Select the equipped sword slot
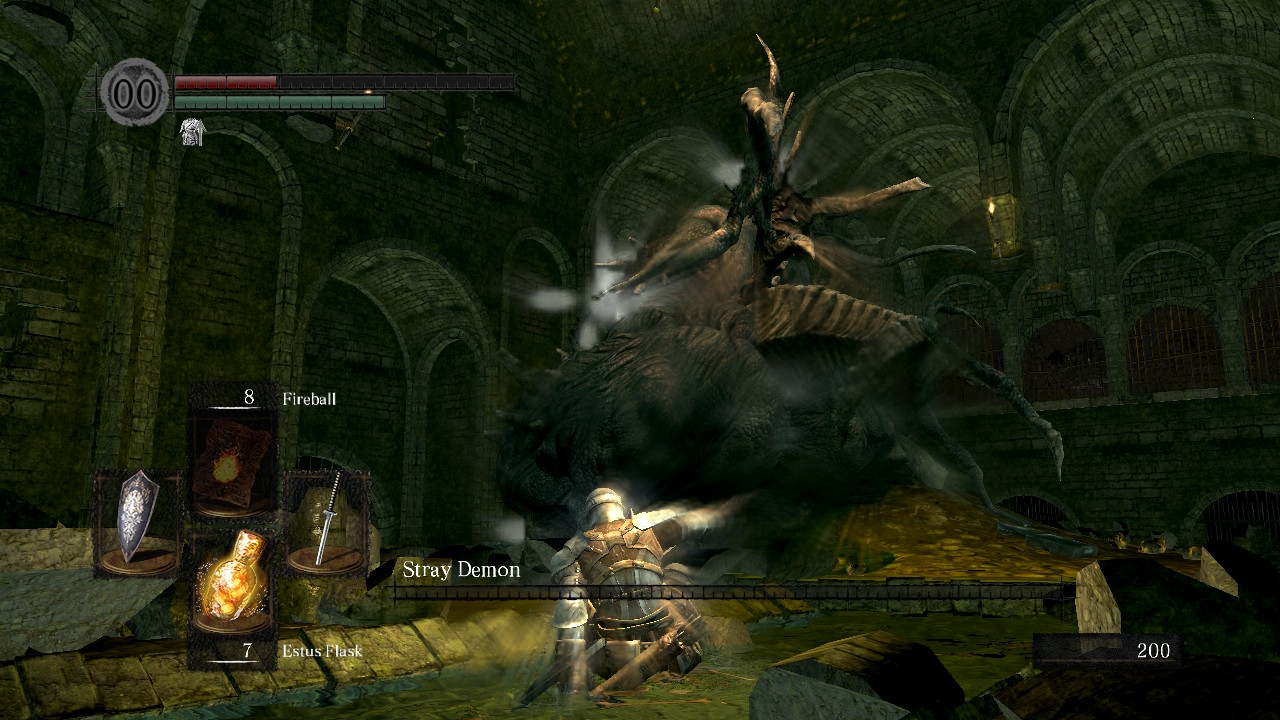Screen dimensions: 1280x720 coord(326,521)
